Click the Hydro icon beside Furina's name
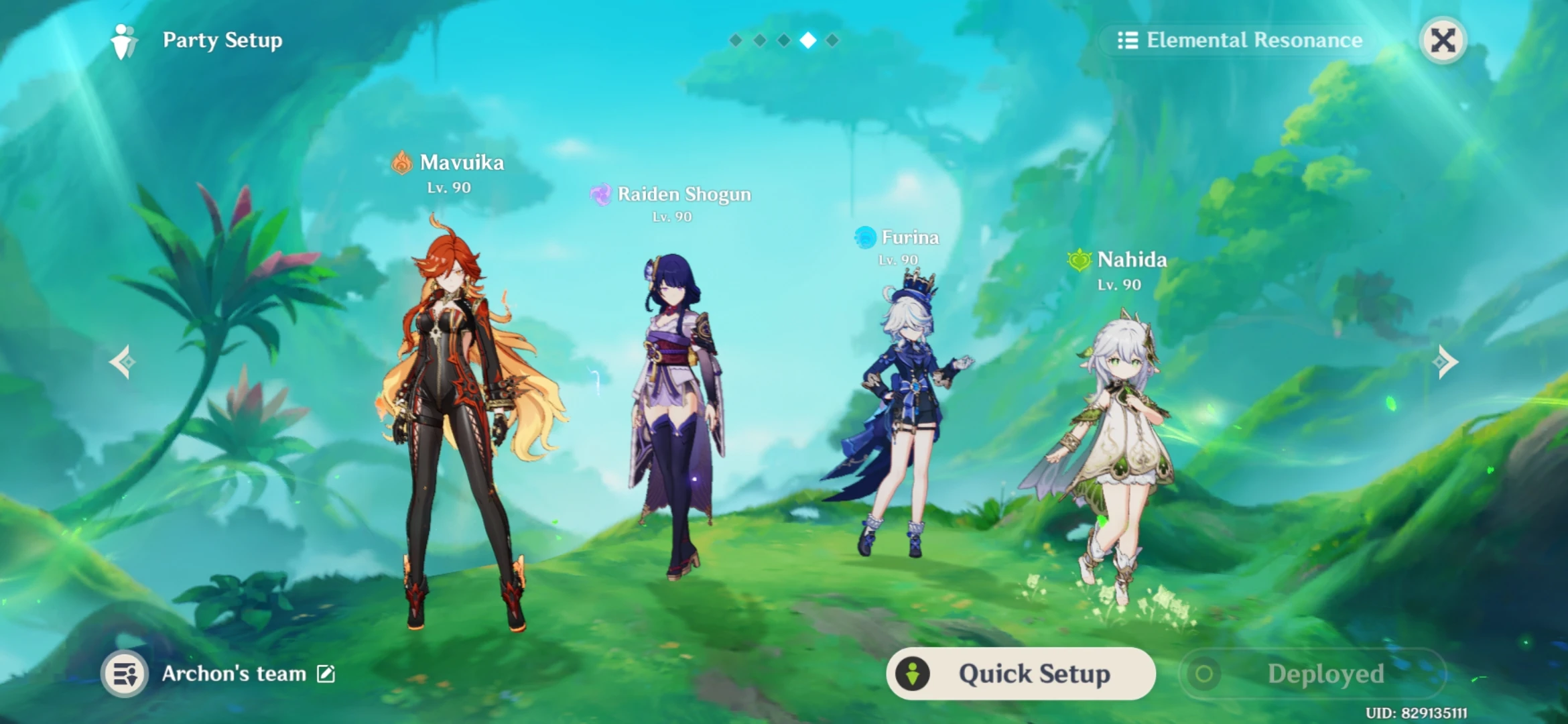The width and height of the screenshot is (1568, 724). (864, 237)
